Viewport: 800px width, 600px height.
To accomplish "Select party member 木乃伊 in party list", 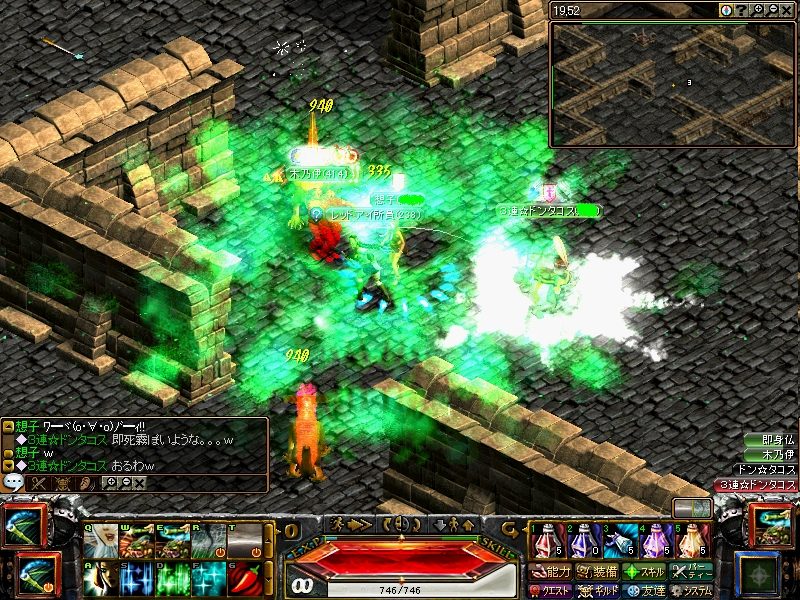I will [x=777, y=455].
